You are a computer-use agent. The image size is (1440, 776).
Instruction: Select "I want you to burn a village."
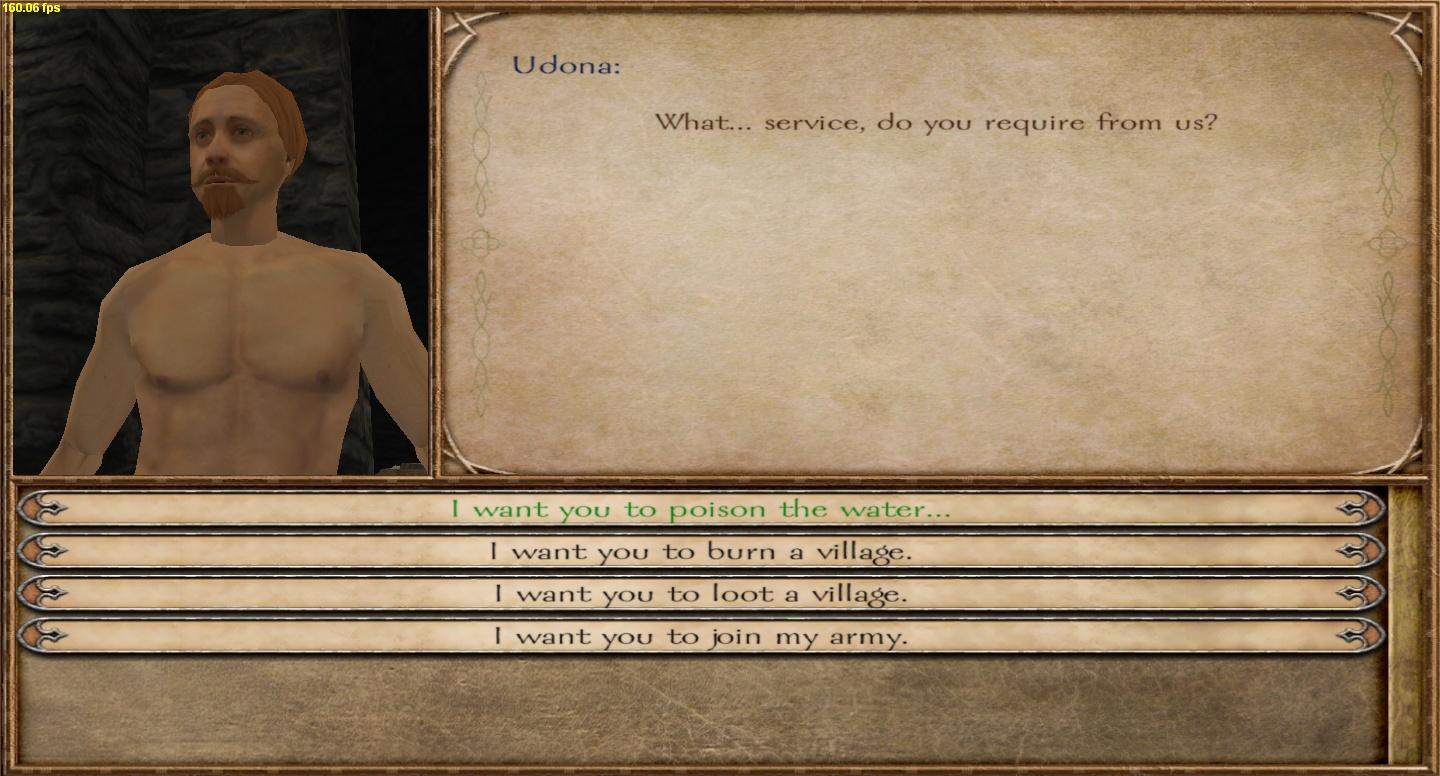(700, 551)
